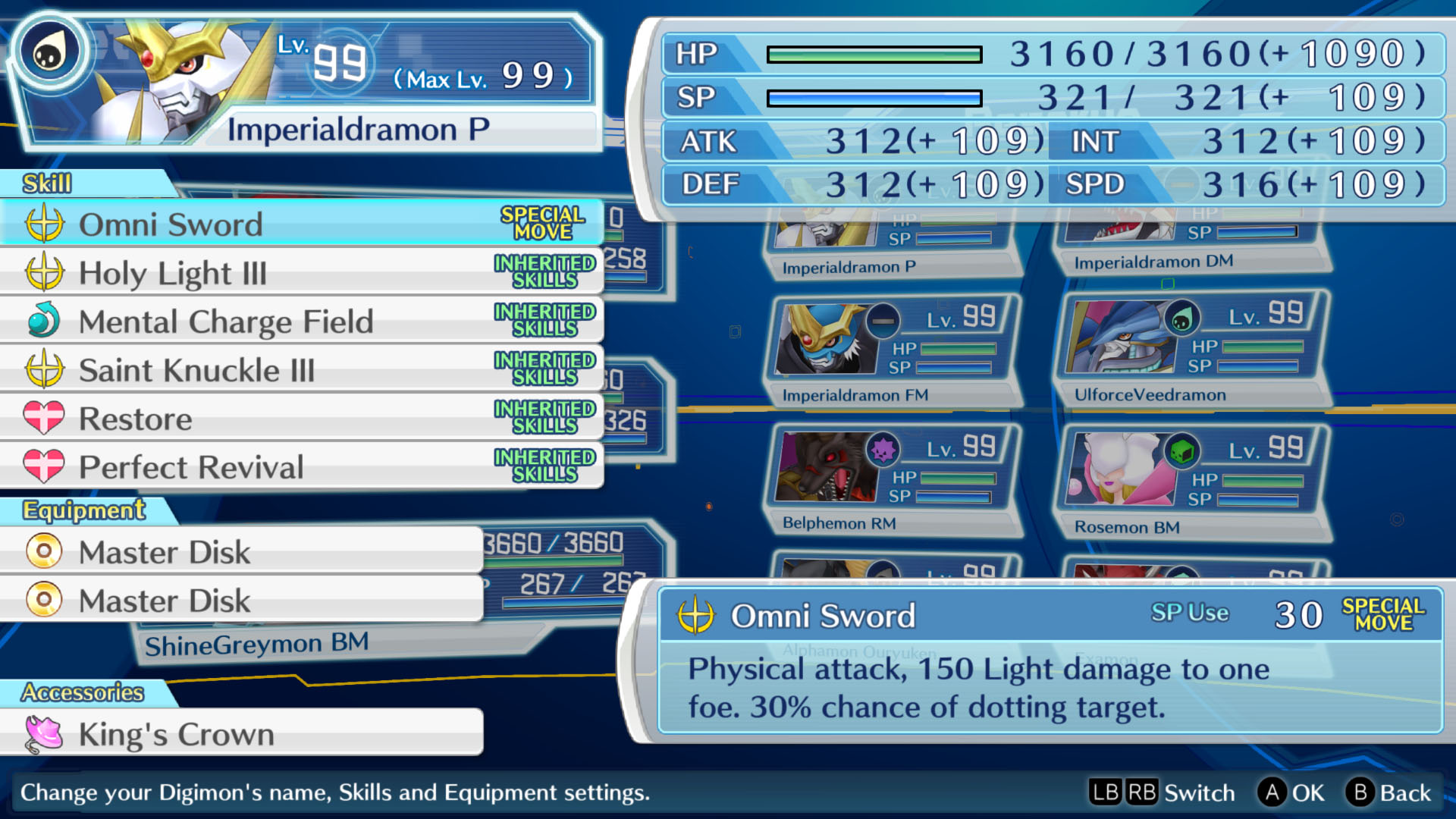
Task: Choose the Perfect Revival skill
Action: coord(302,466)
